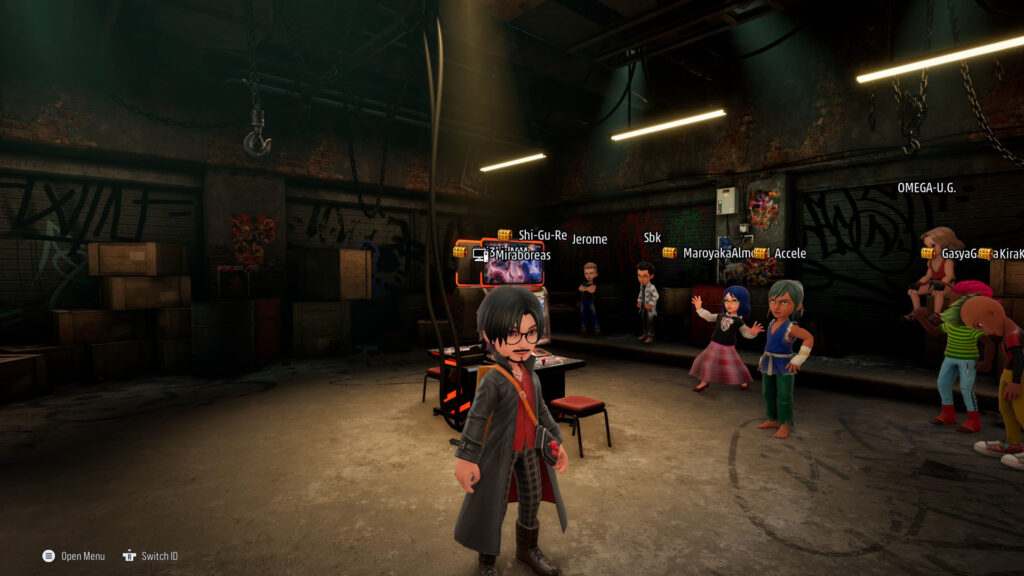Image resolution: width=1024 pixels, height=576 pixels.
Task: Select the Shi-Gu-Re player name tag
Action: tap(542, 235)
